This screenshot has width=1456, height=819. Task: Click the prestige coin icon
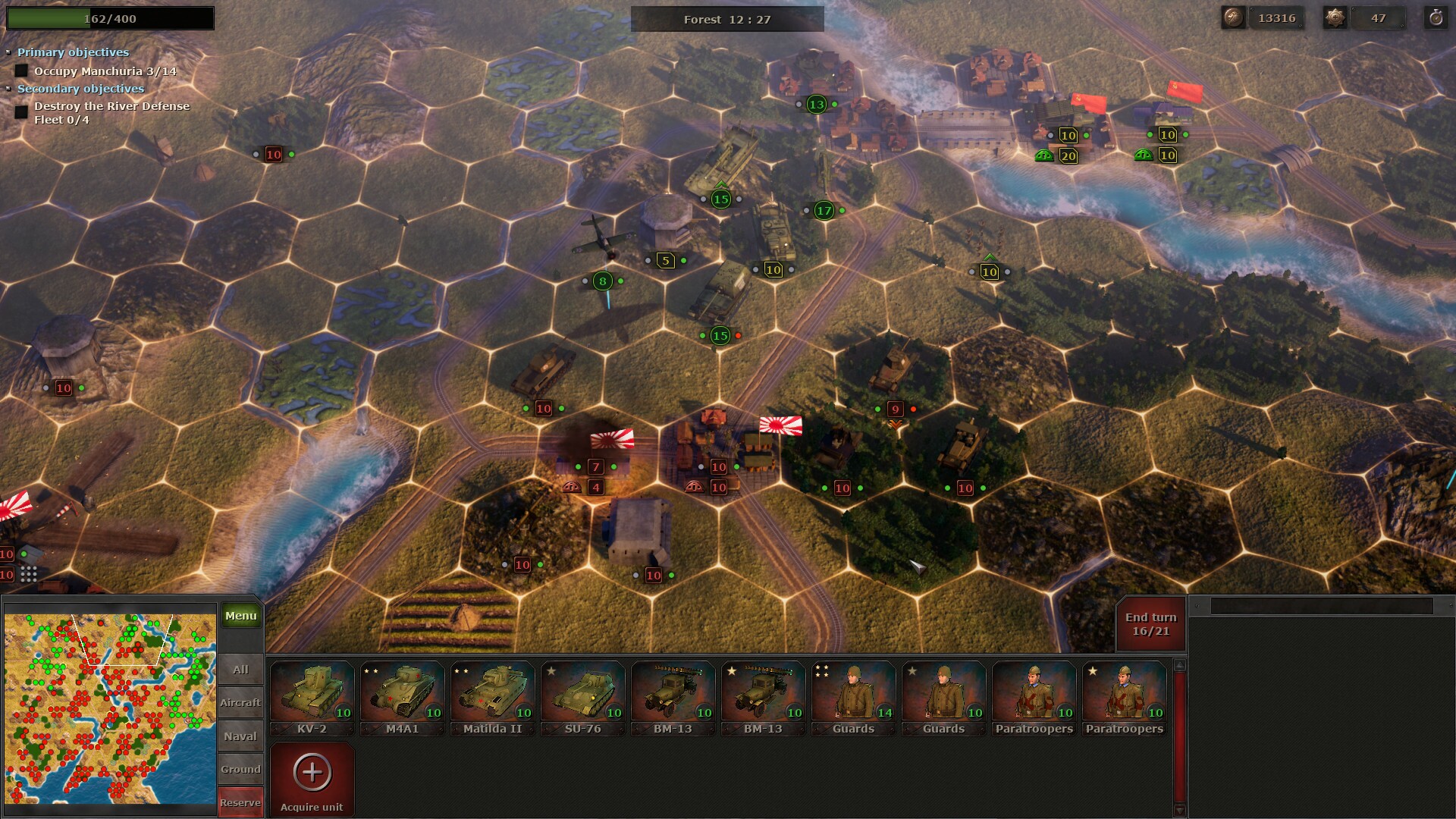pos(1232,17)
